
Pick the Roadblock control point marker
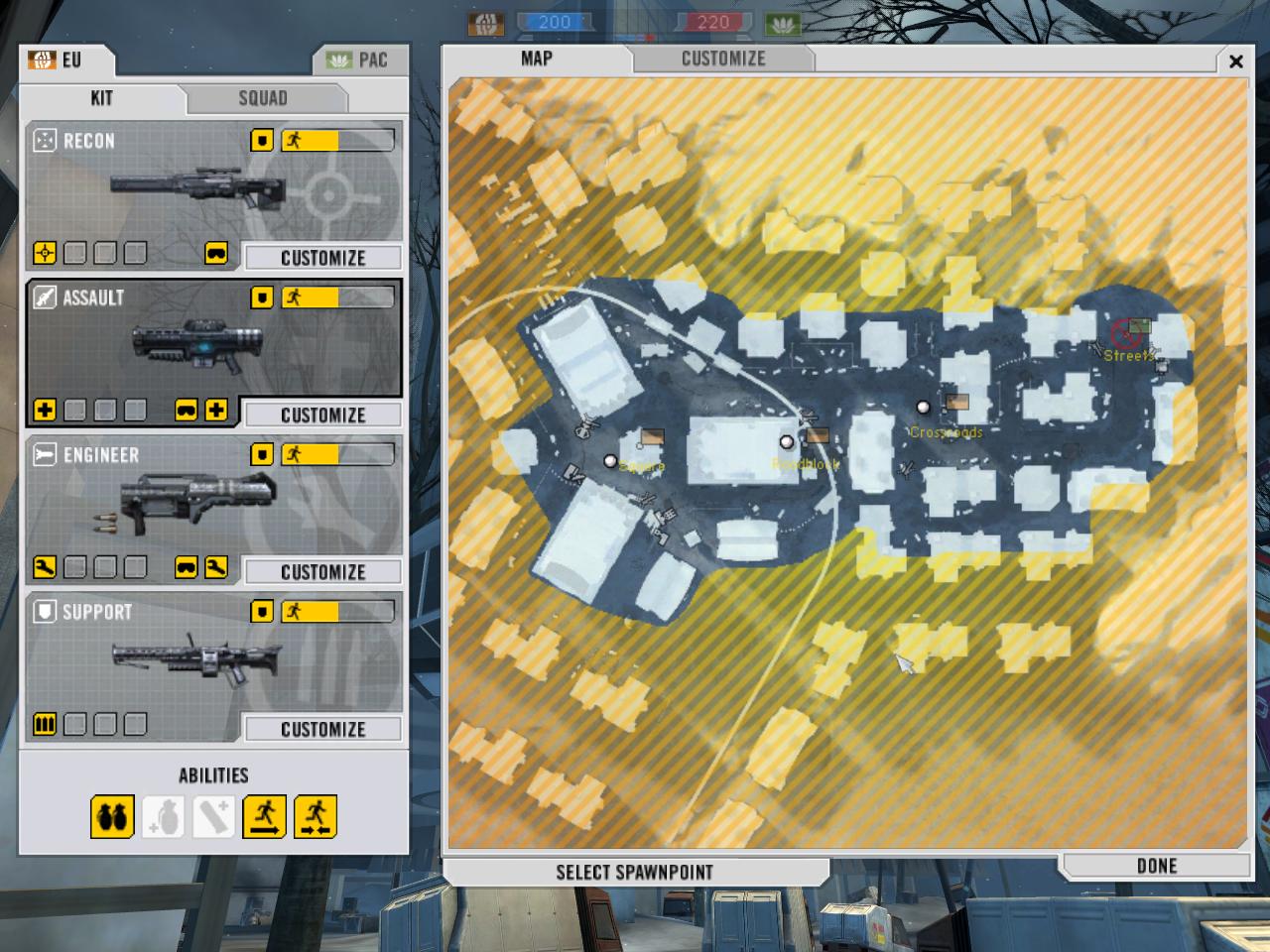[787, 442]
